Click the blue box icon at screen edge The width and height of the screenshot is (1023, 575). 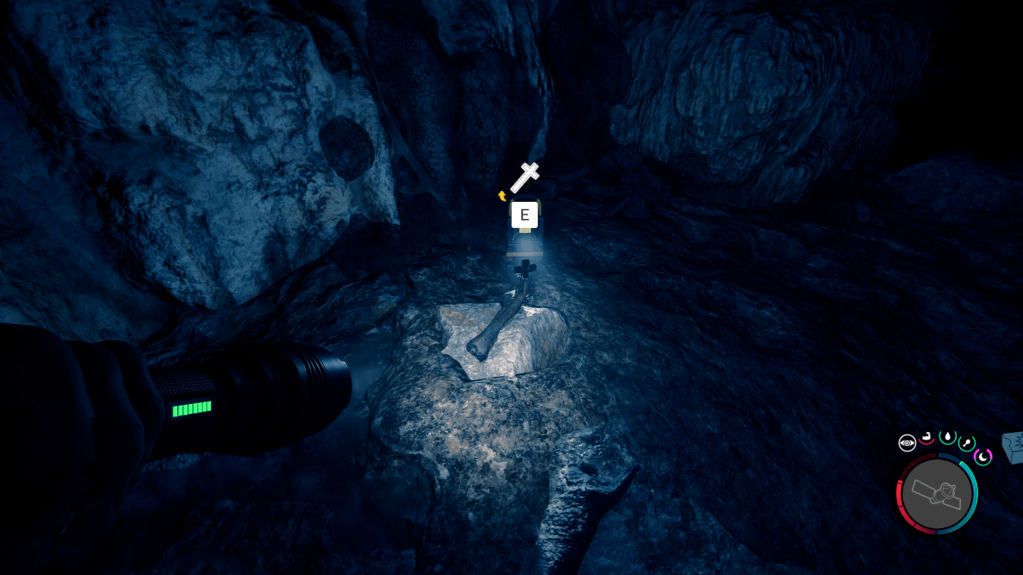[x=1013, y=447]
